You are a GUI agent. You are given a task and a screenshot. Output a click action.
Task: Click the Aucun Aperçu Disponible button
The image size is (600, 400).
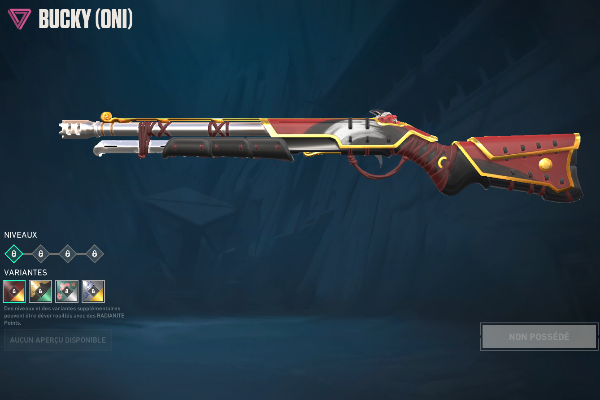[x=56, y=340]
